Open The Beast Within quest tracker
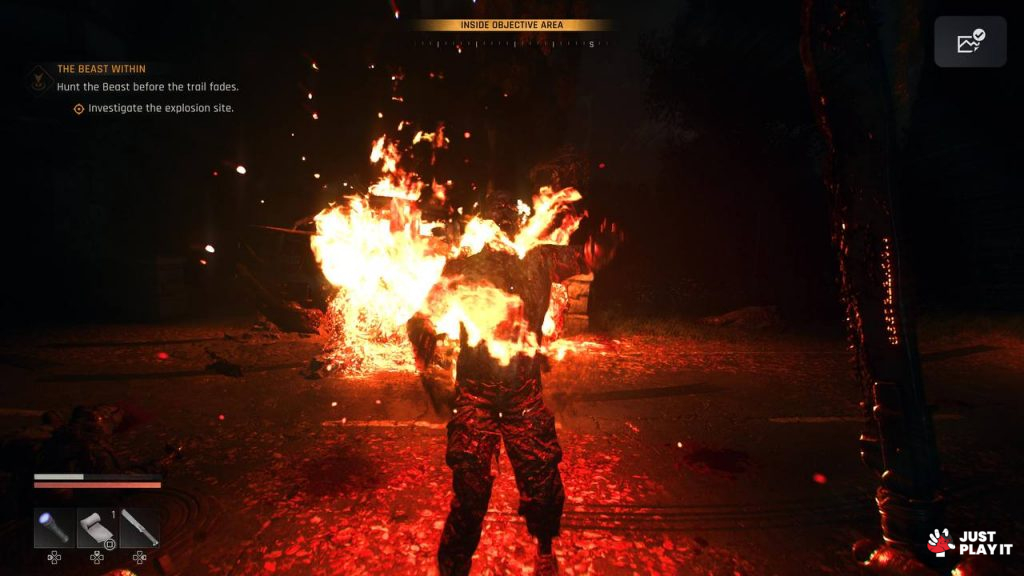1024x576 pixels. point(101,69)
